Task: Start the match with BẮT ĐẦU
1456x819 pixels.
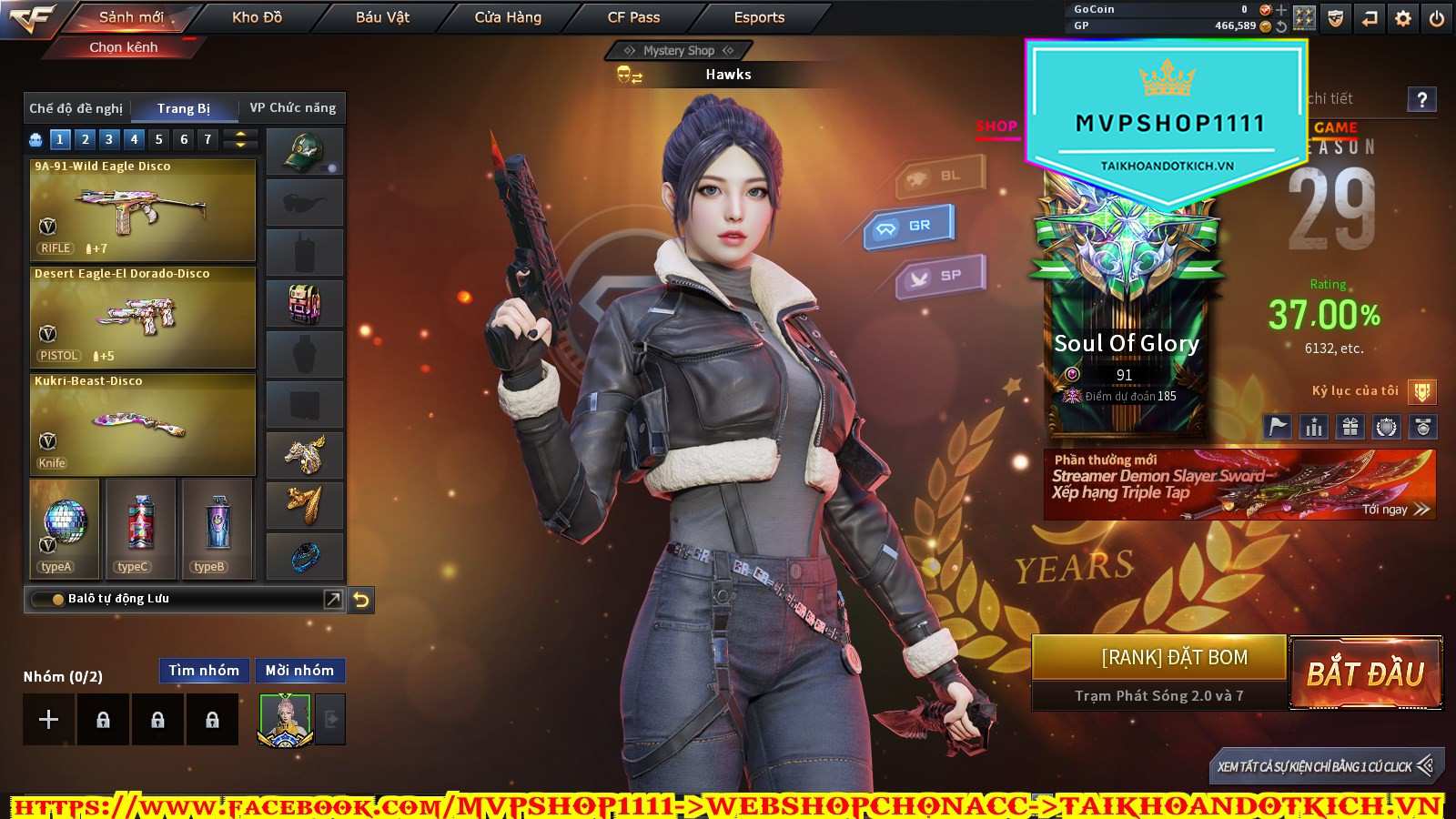Action: click(x=1366, y=673)
